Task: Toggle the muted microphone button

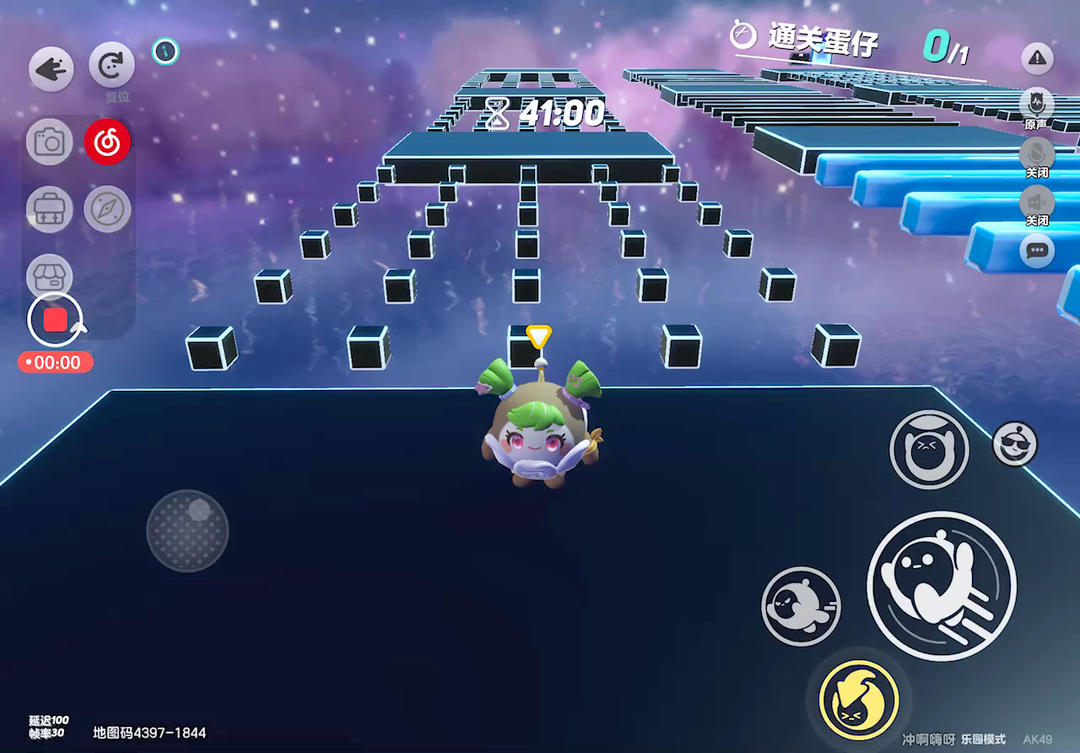Action: coord(1036,153)
